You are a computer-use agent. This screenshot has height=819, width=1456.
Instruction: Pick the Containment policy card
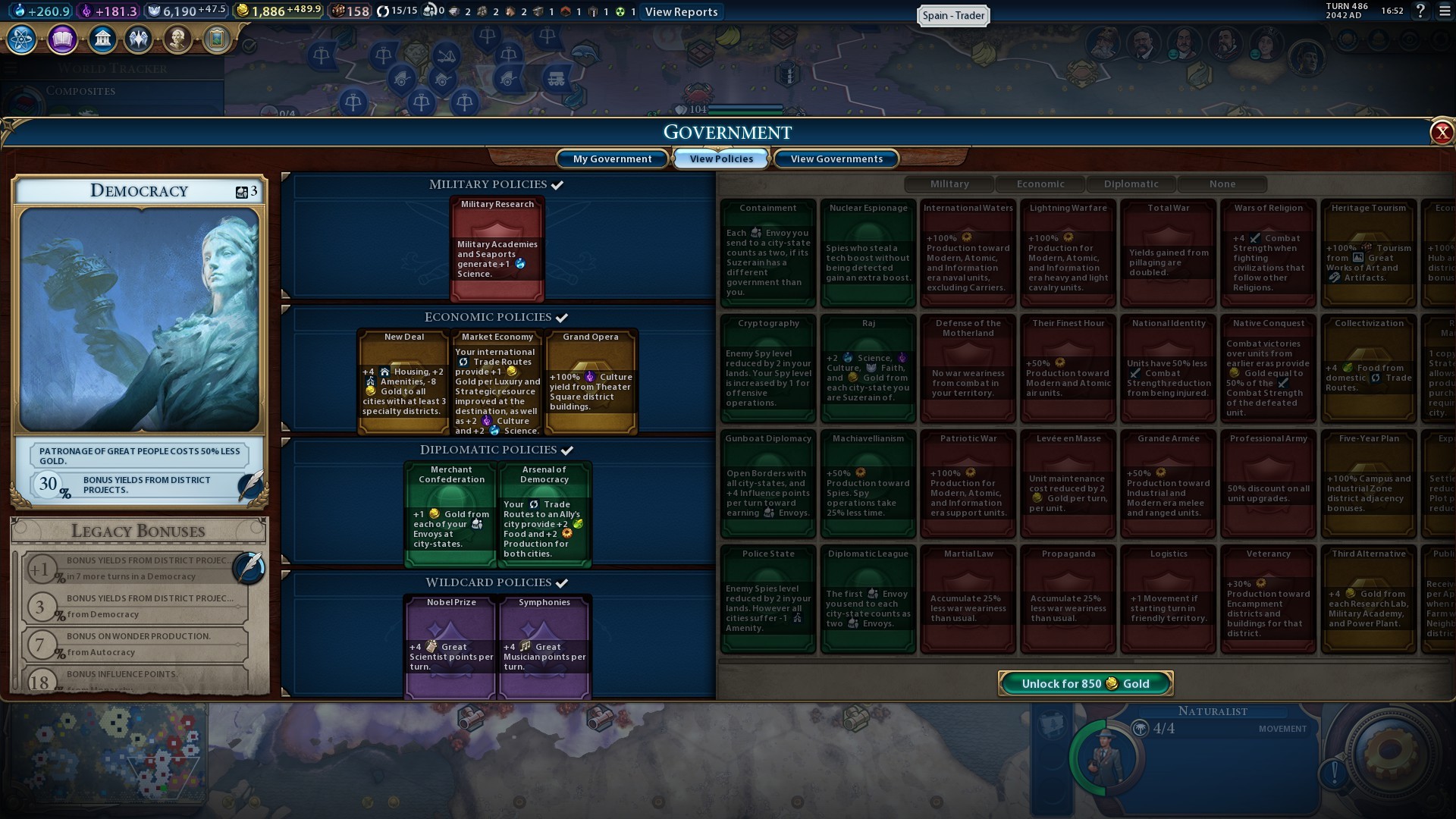768,253
